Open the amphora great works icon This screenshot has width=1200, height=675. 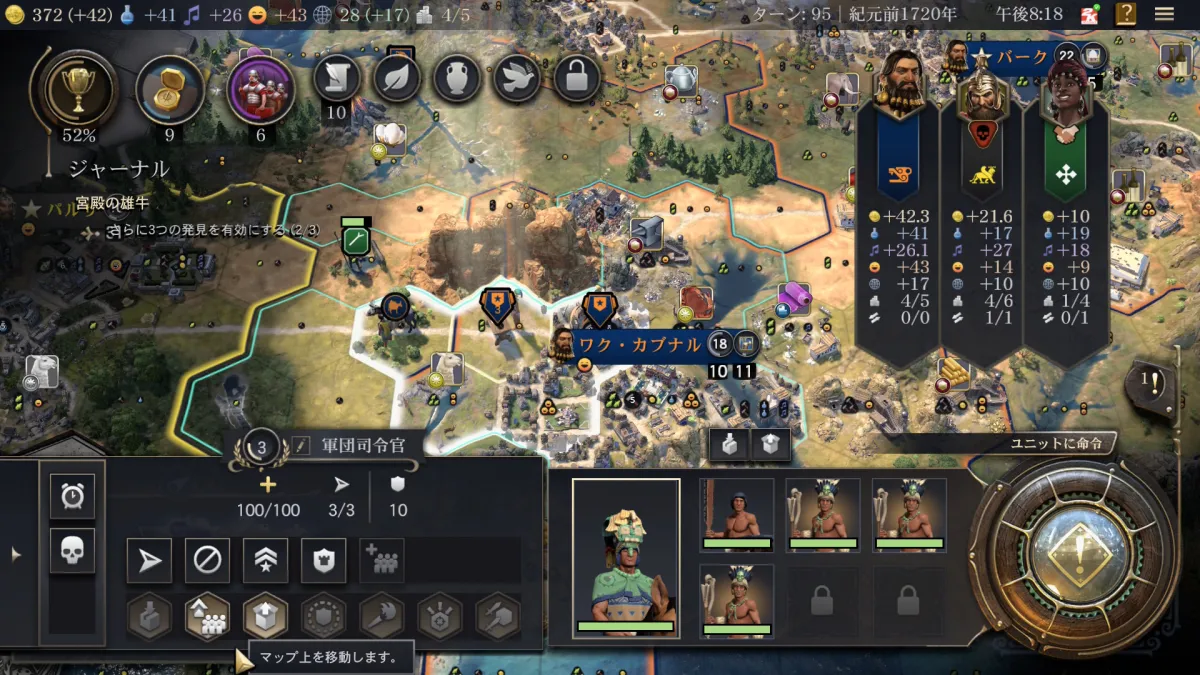pos(457,78)
